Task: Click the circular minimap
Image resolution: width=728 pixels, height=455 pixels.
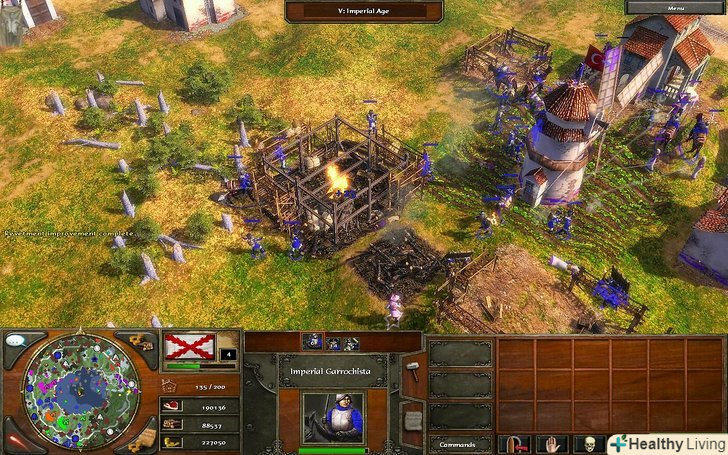Action: coord(78,391)
